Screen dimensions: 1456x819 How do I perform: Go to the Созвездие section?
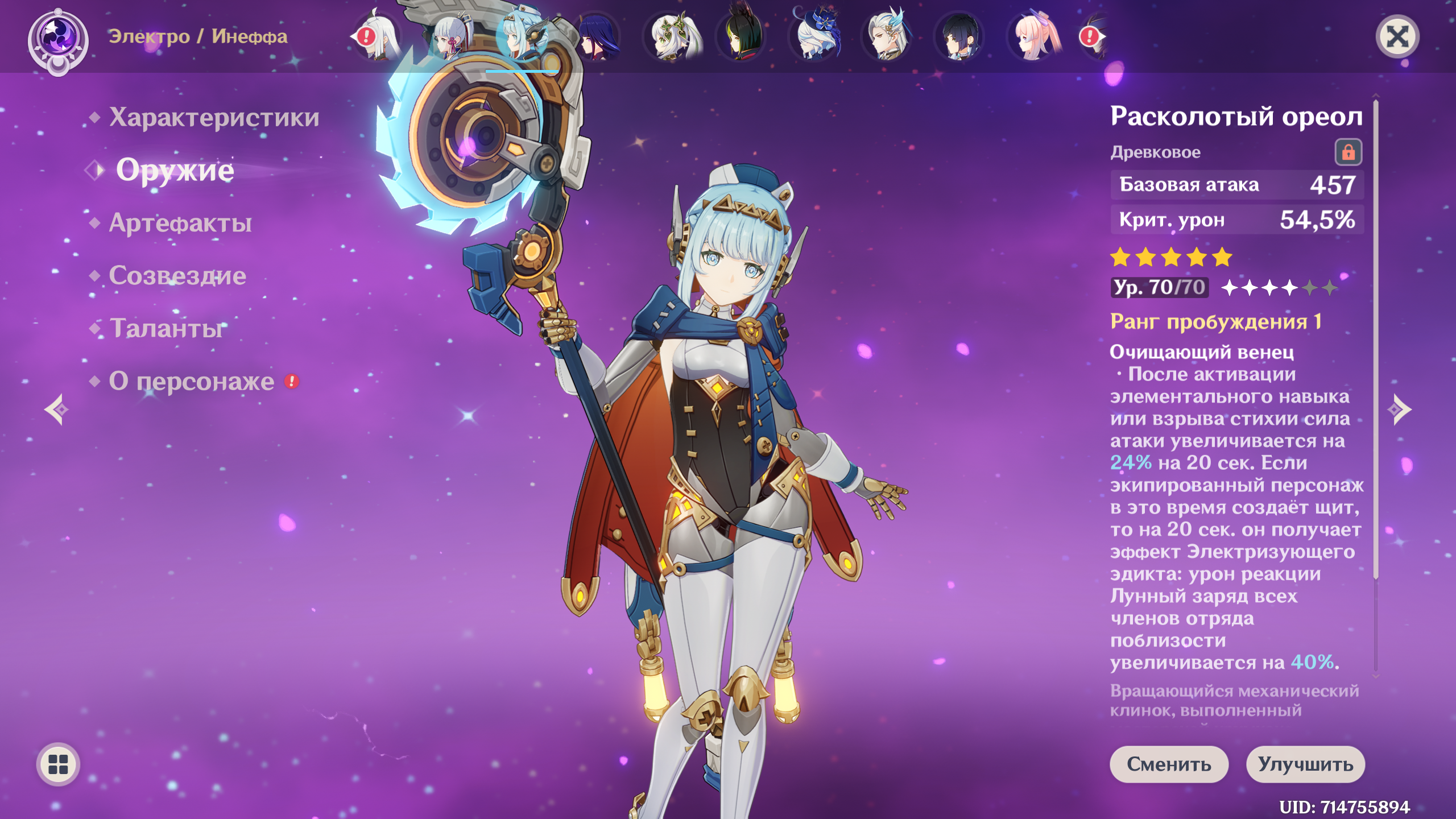click(177, 276)
